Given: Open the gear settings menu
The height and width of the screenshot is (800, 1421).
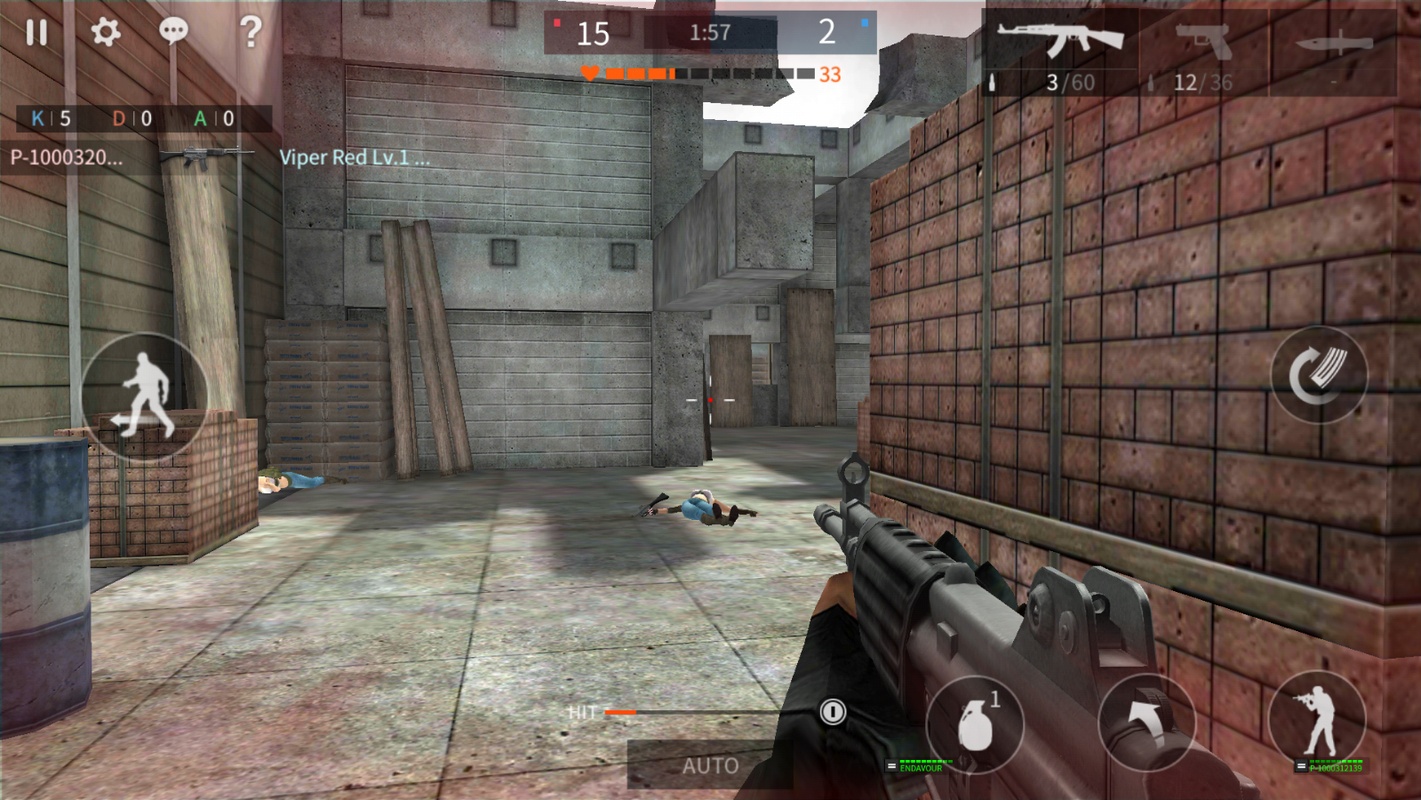Looking at the screenshot, I should point(105,32).
